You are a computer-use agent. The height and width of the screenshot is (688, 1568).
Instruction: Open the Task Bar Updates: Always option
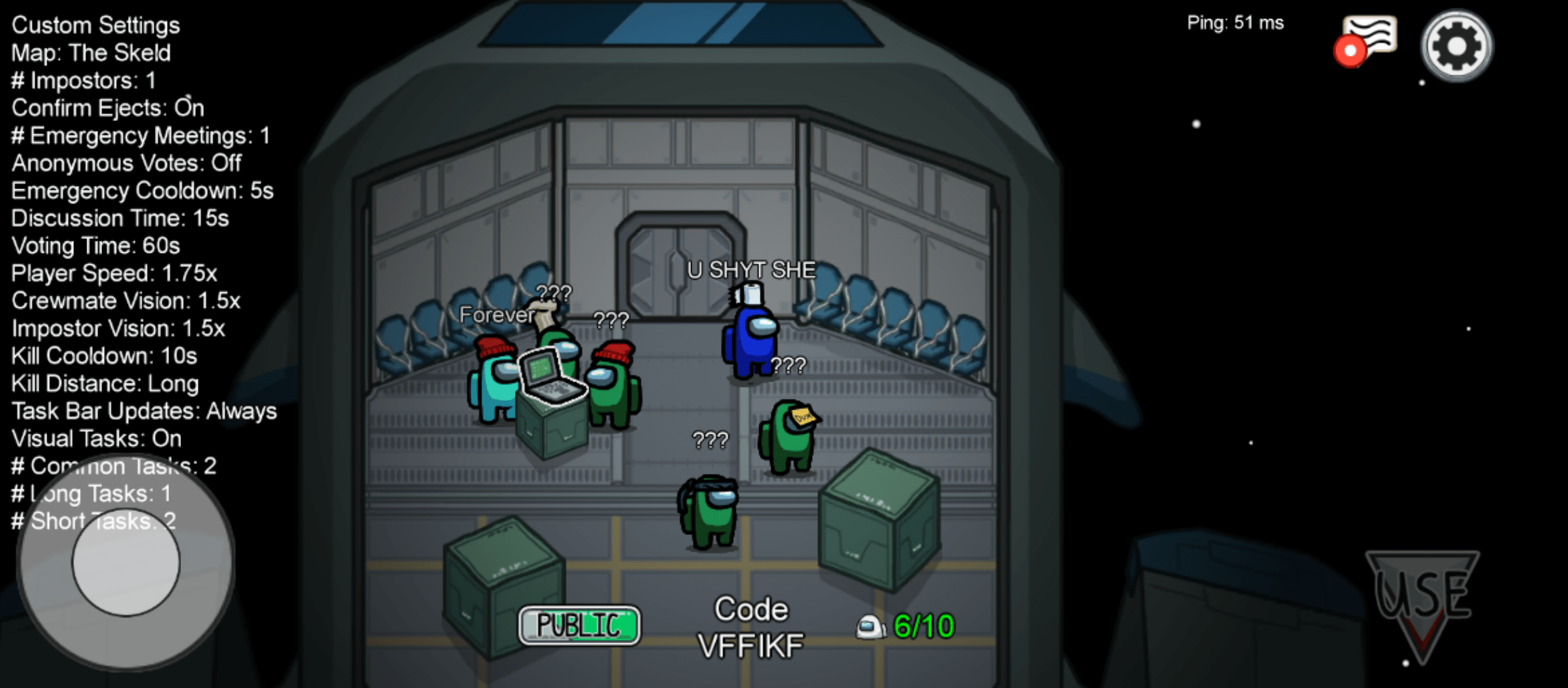[143, 411]
